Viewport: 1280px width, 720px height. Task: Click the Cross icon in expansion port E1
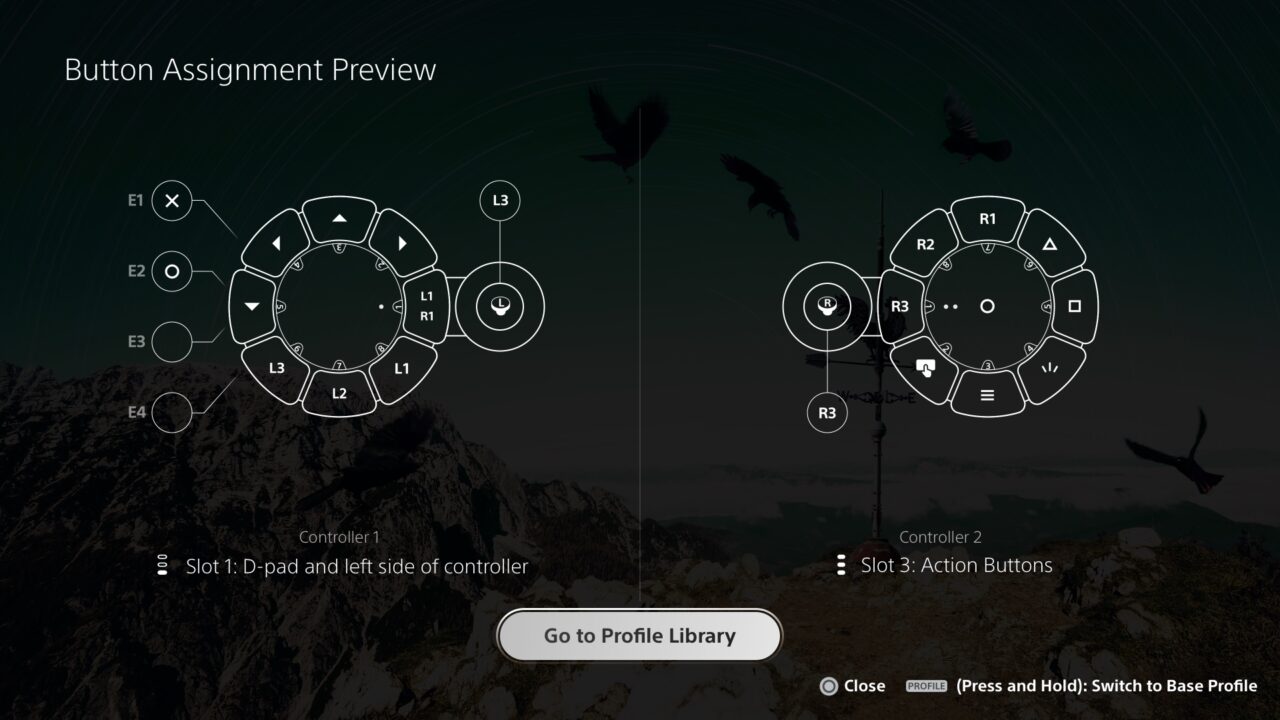(x=170, y=201)
